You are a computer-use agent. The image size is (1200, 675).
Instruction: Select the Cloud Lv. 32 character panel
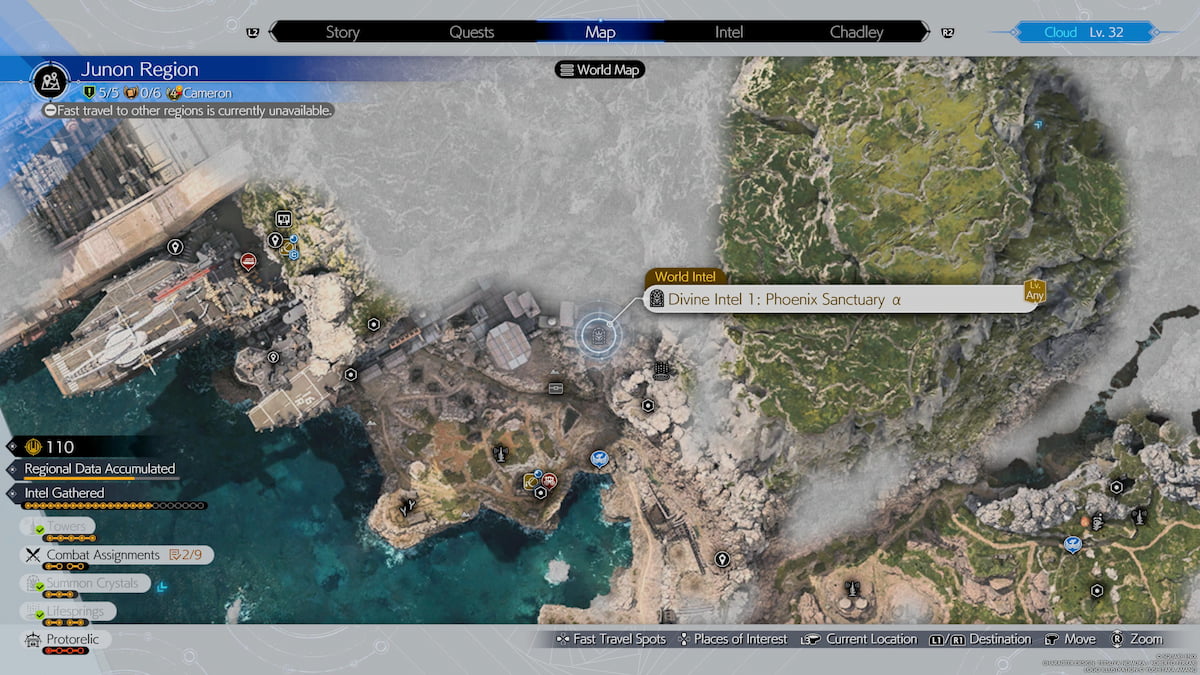tap(1083, 32)
